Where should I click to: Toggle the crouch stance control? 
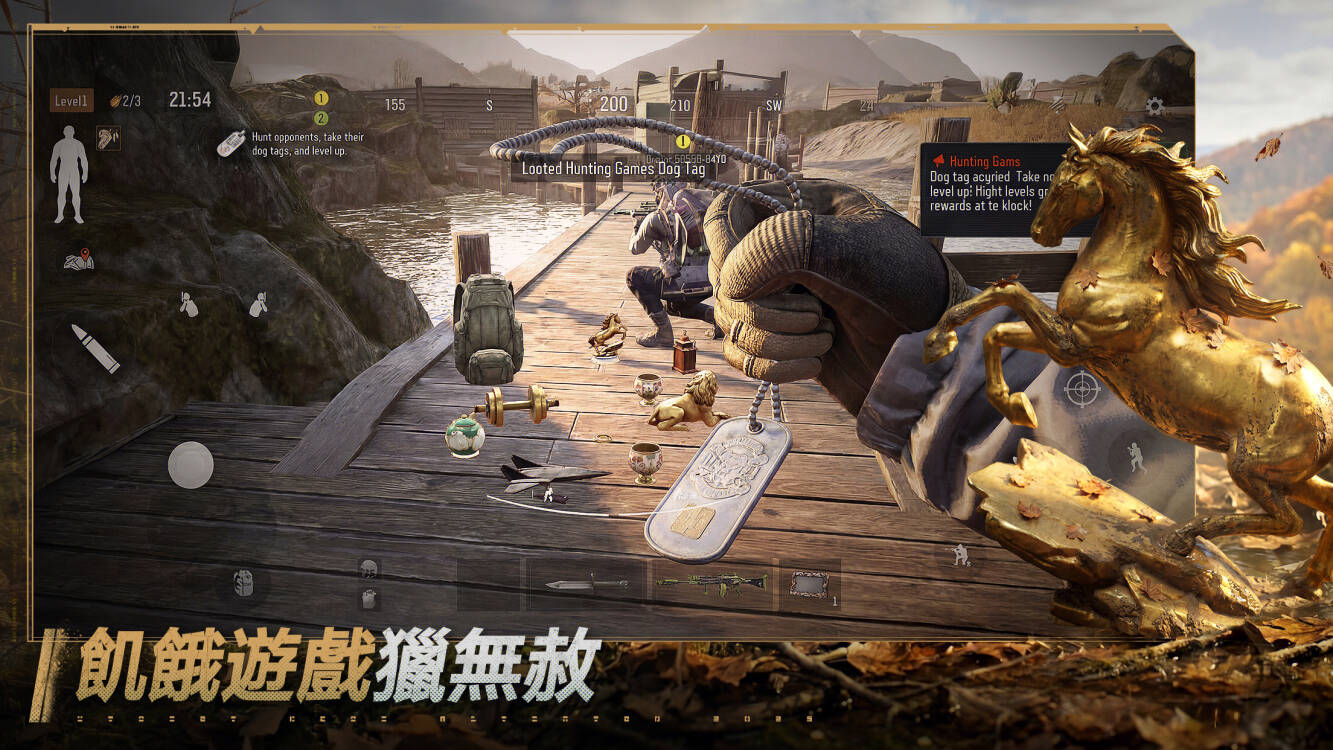[187, 304]
